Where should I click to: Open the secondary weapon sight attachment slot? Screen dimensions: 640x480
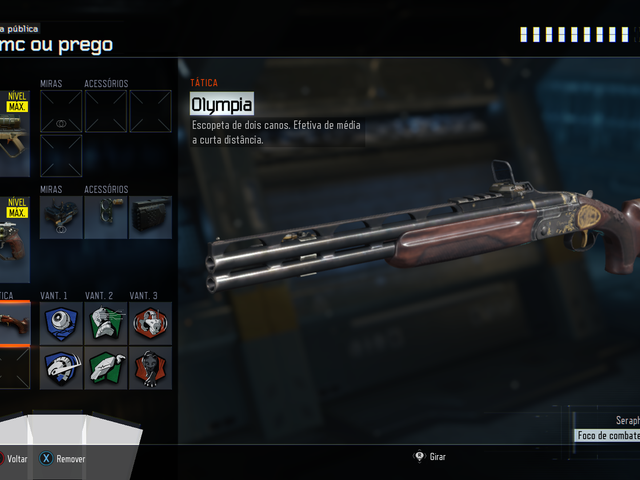[x=61, y=217]
